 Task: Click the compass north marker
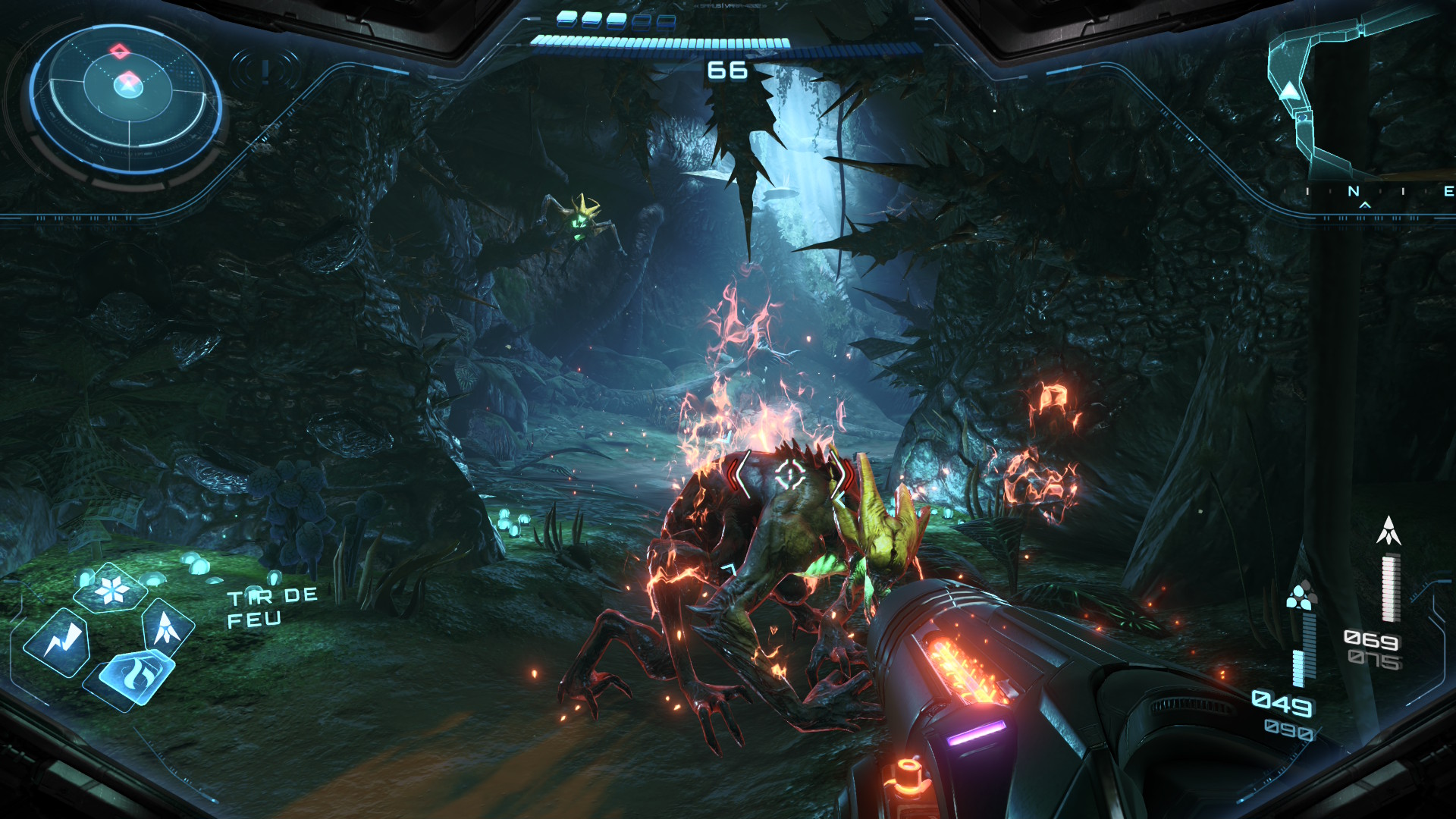pos(1354,192)
